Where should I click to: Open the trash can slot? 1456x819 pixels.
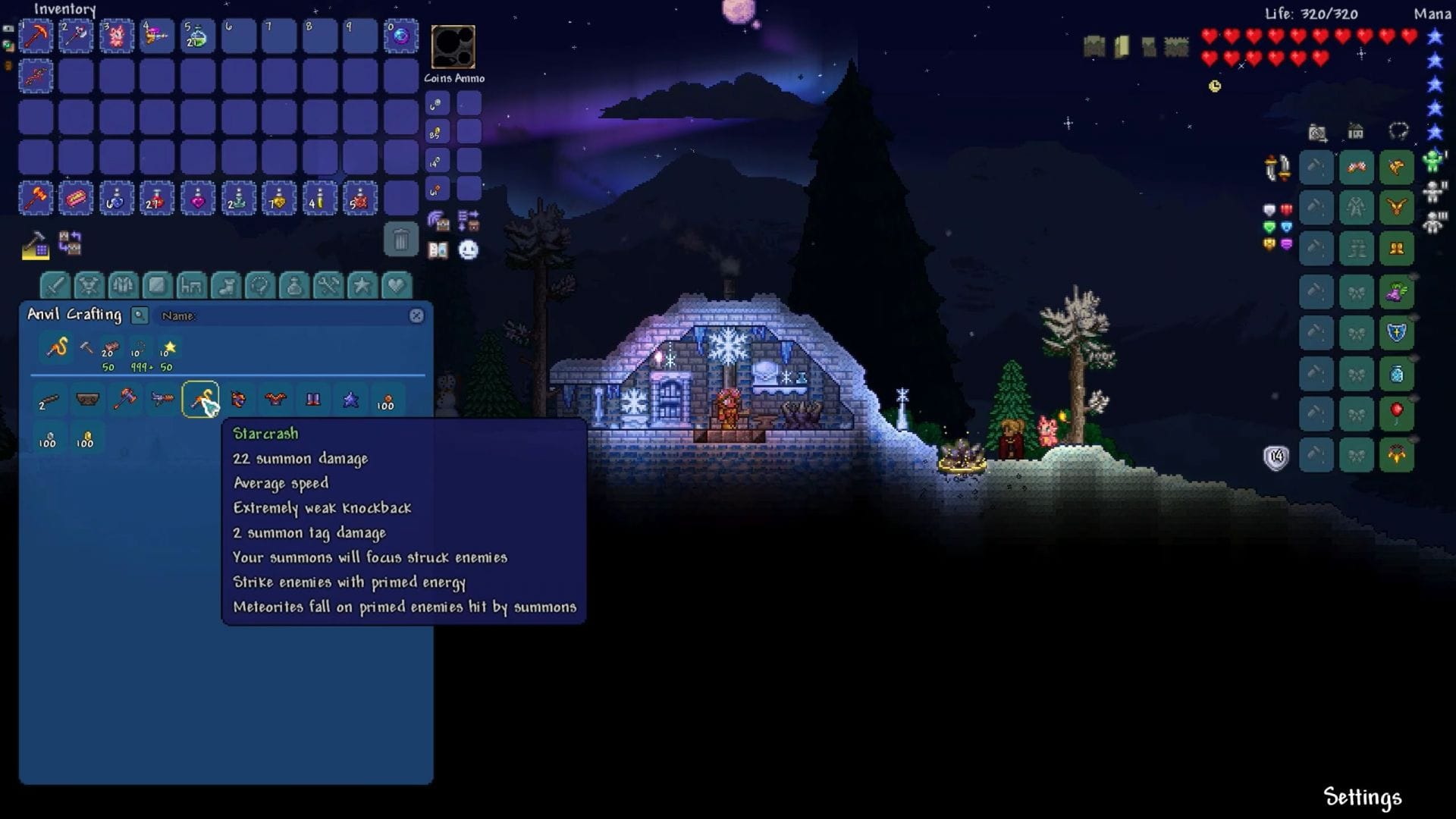click(400, 240)
